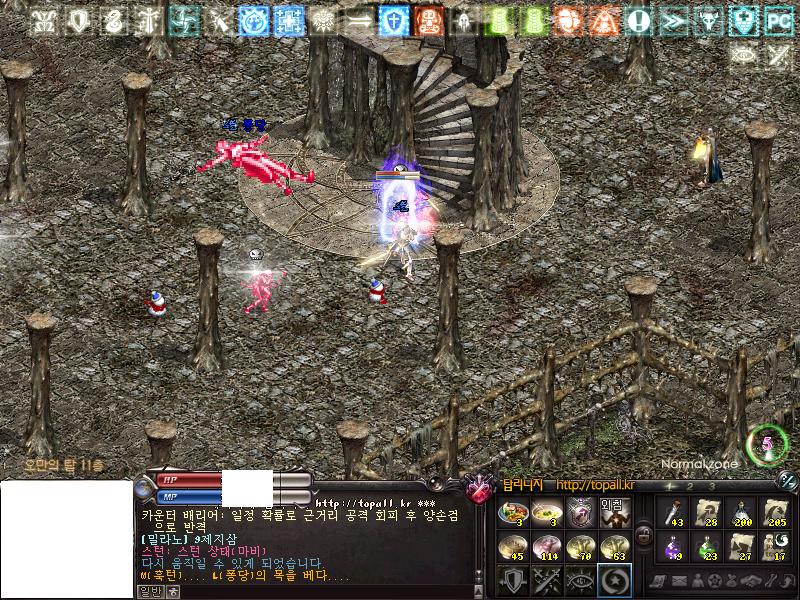Use the purple potion slot
This screenshot has height=600, width=800.
tap(673, 546)
